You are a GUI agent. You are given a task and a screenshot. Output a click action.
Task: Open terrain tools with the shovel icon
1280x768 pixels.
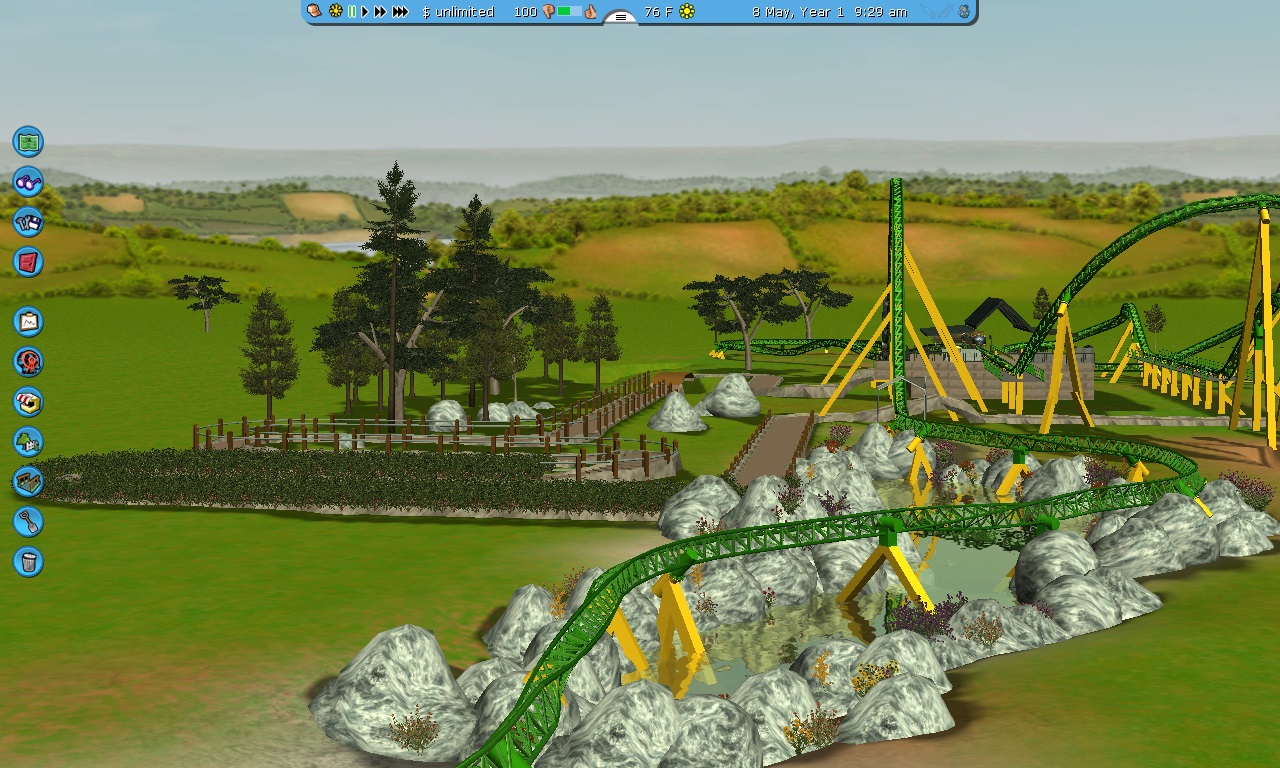[28, 521]
